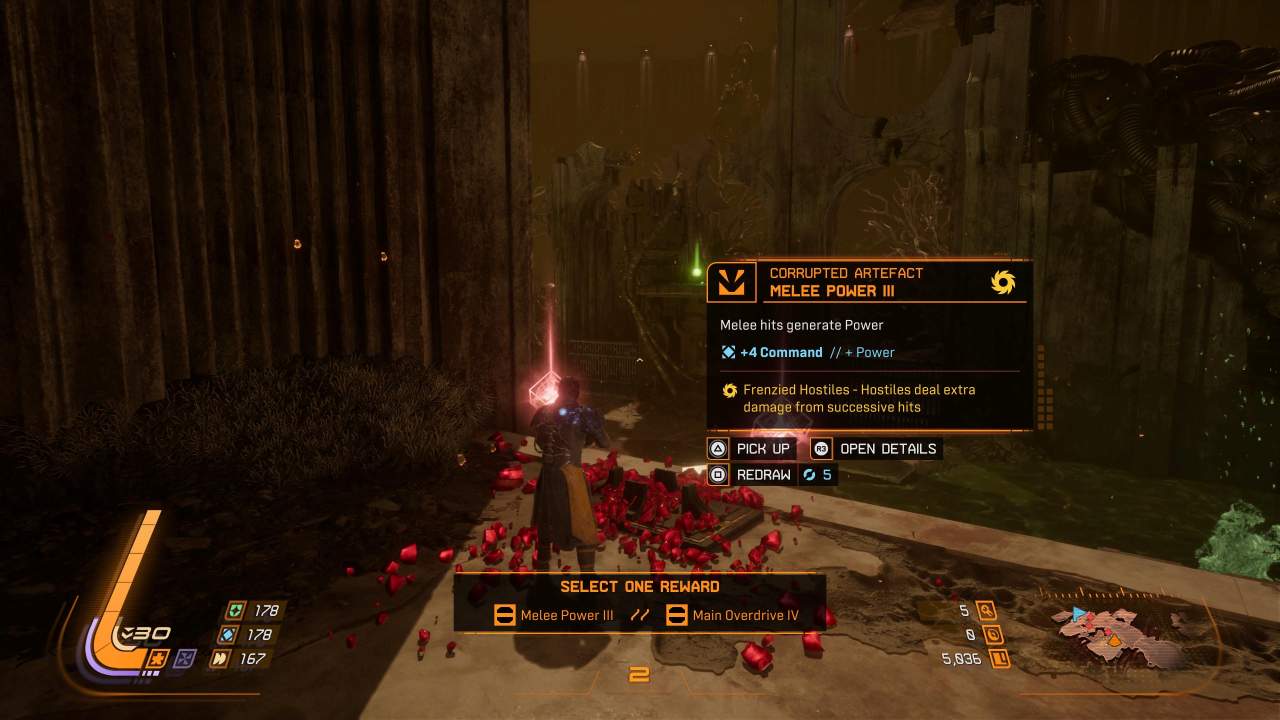
Task: Pick up the corrupted artefact
Action: pyautogui.click(x=751, y=448)
